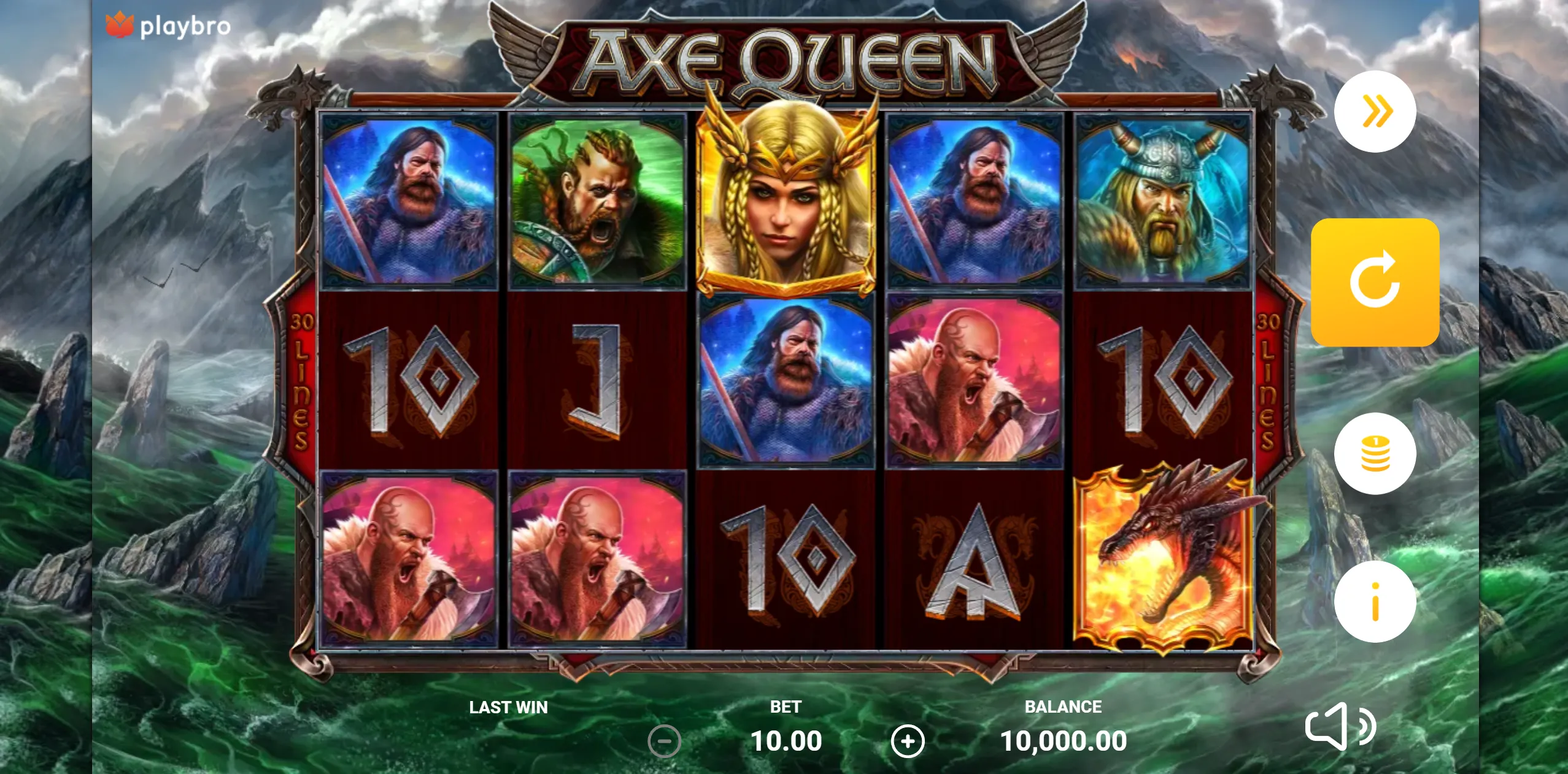
Task: Increase the bet with the plus button
Action: click(x=908, y=740)
